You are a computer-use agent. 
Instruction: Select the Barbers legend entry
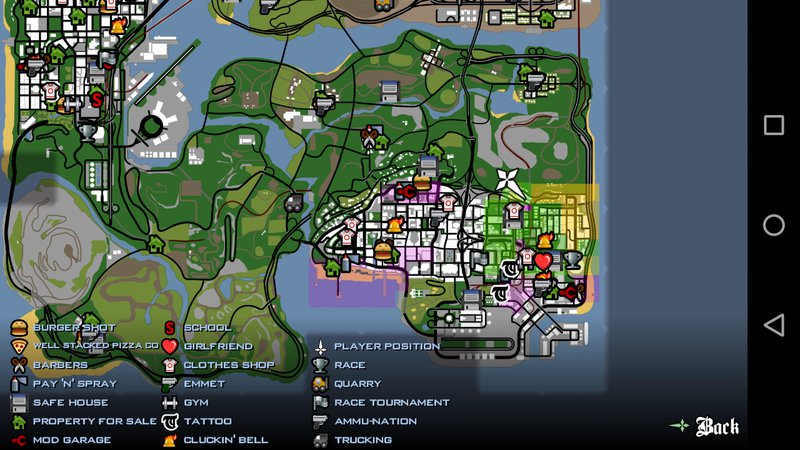(x=60, y=365)
